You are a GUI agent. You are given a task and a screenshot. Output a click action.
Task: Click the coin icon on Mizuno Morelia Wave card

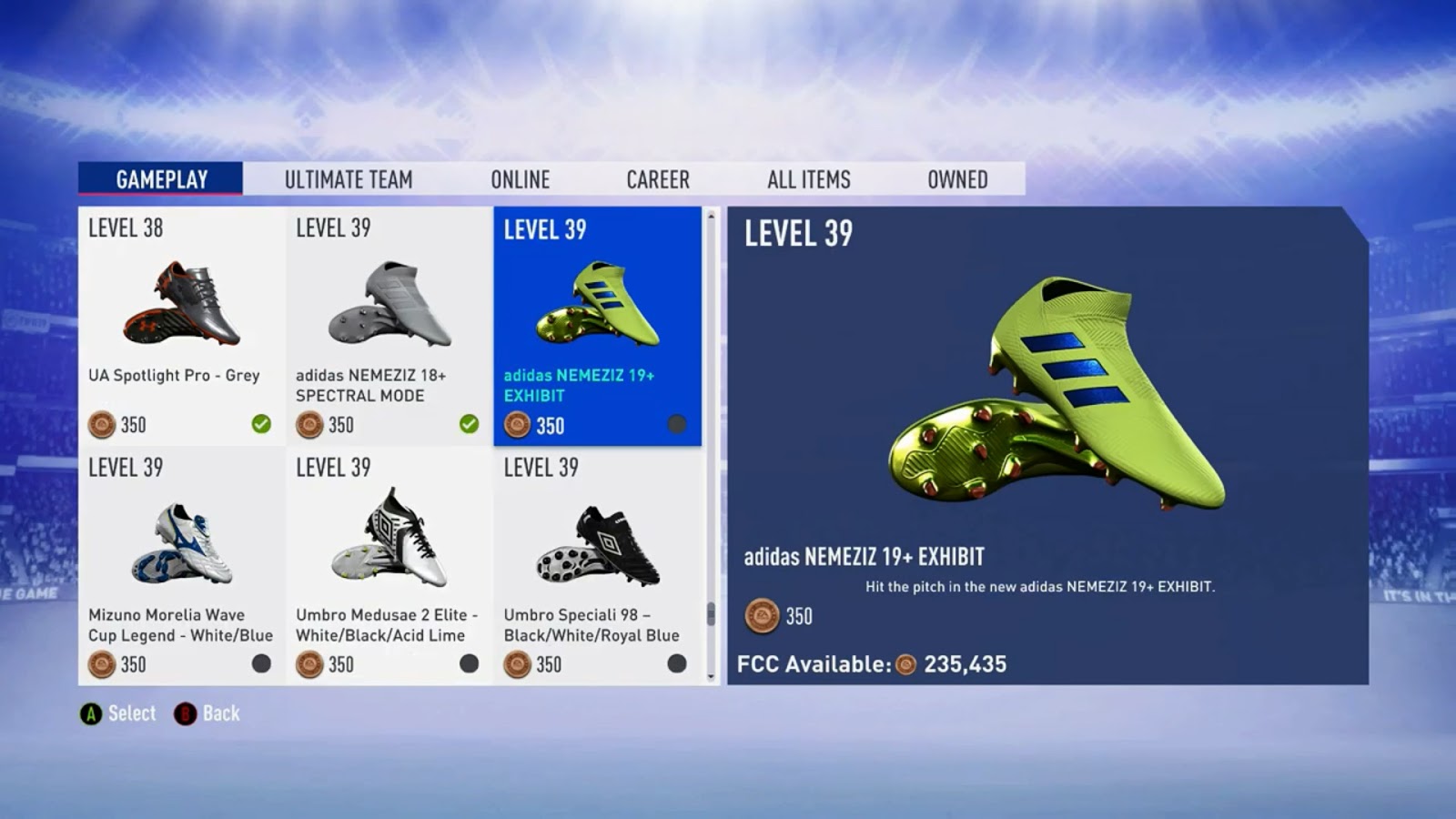click(99, 665)
